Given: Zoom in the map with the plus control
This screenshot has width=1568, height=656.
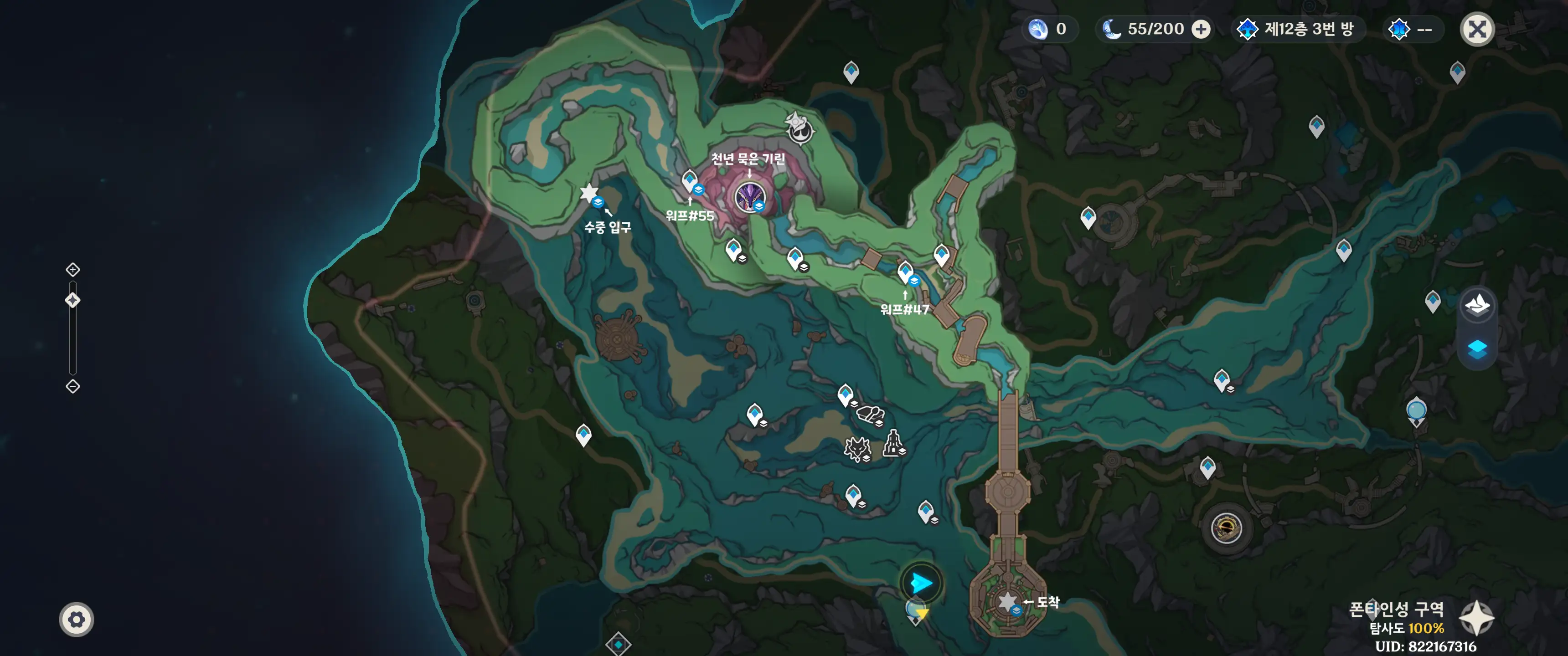Looking at the screenshot, I should point(73,270).
